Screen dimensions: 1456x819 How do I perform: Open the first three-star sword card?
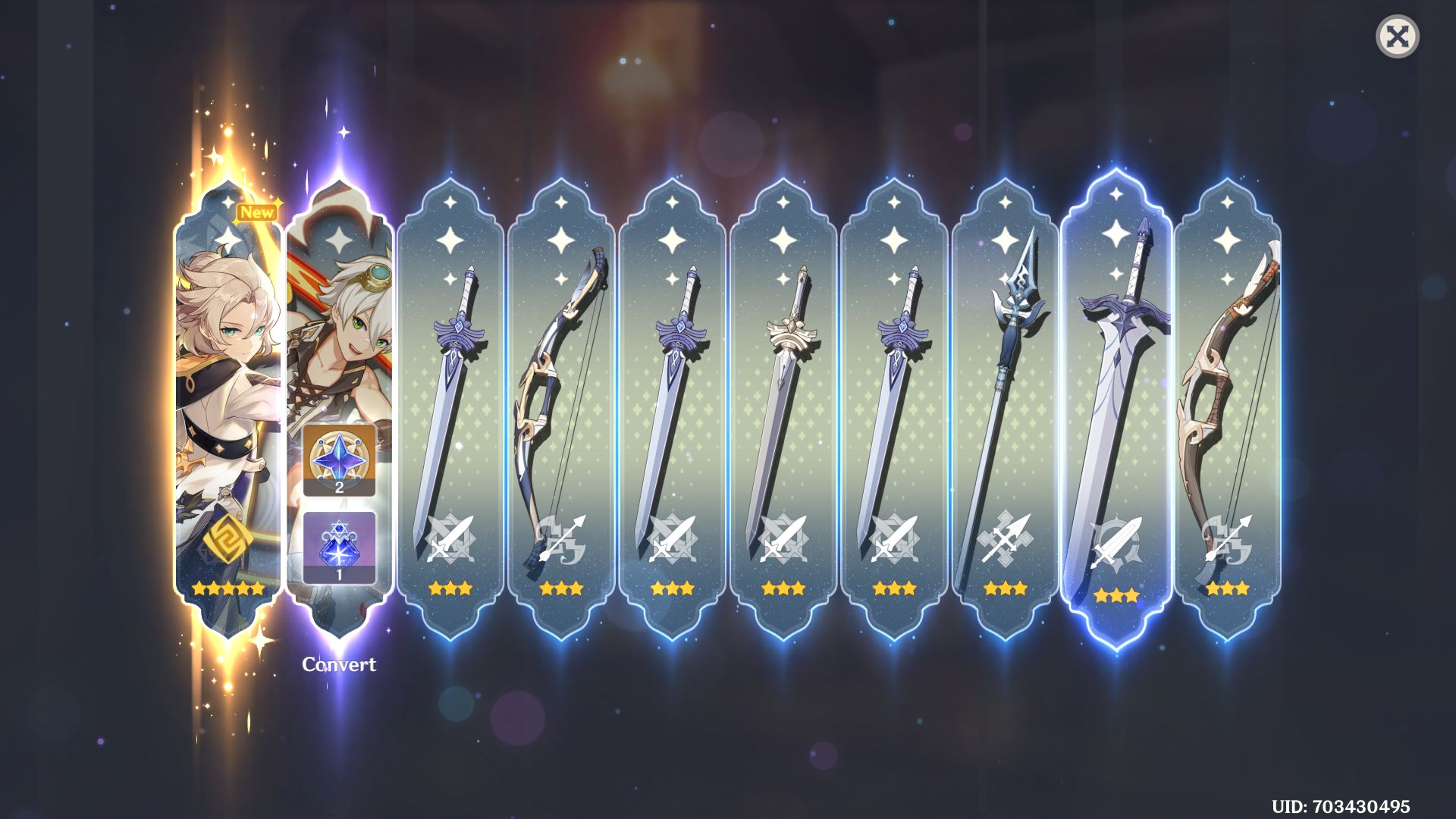click(451, 379)
